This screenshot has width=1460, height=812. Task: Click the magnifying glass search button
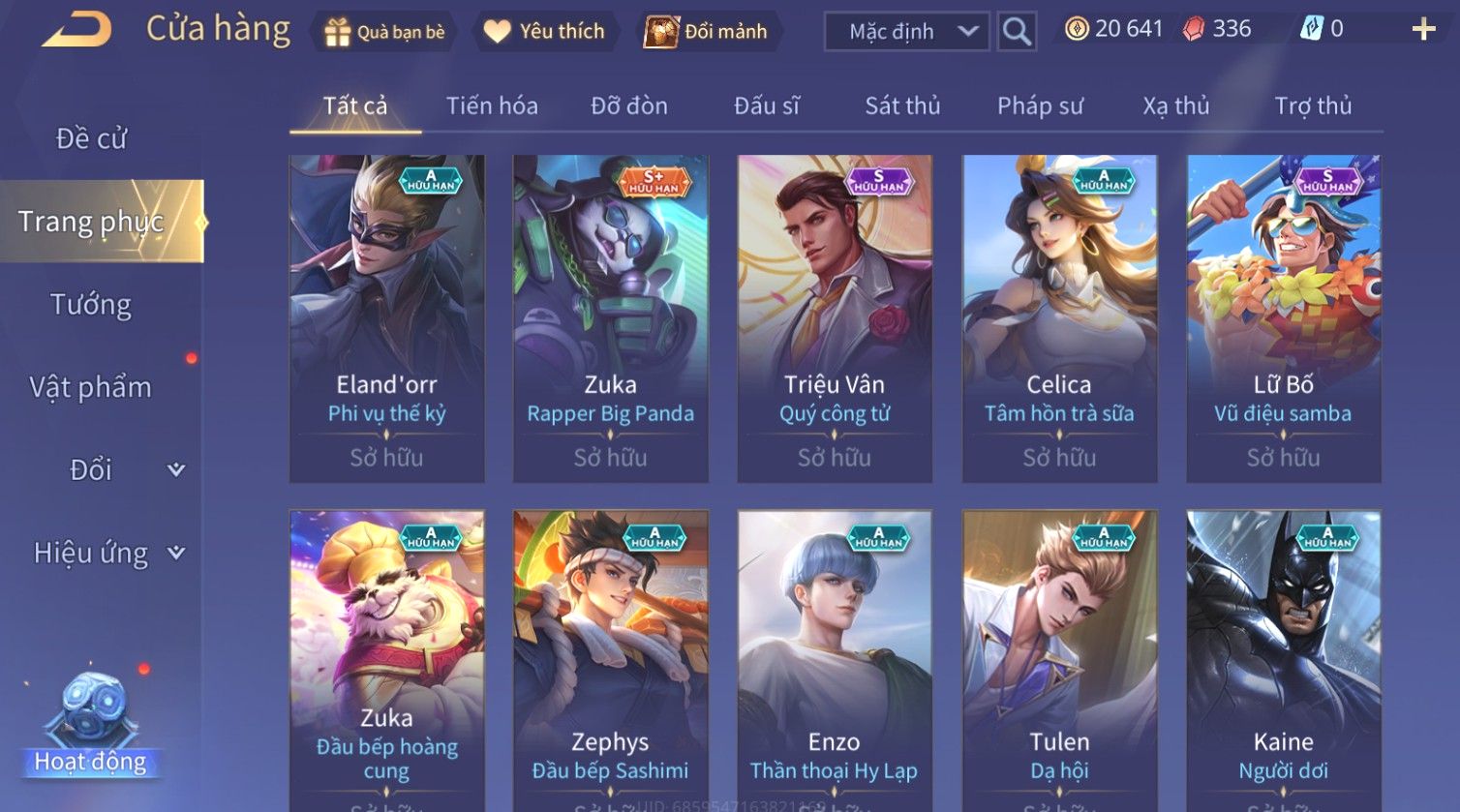tap(1017, 32)
